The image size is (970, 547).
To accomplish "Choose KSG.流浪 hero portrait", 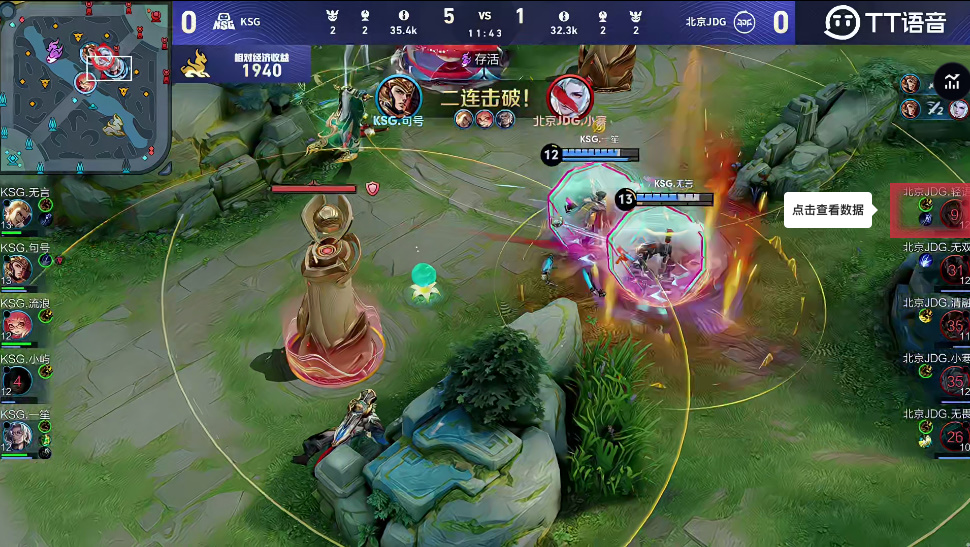I will tap(17, 324).
